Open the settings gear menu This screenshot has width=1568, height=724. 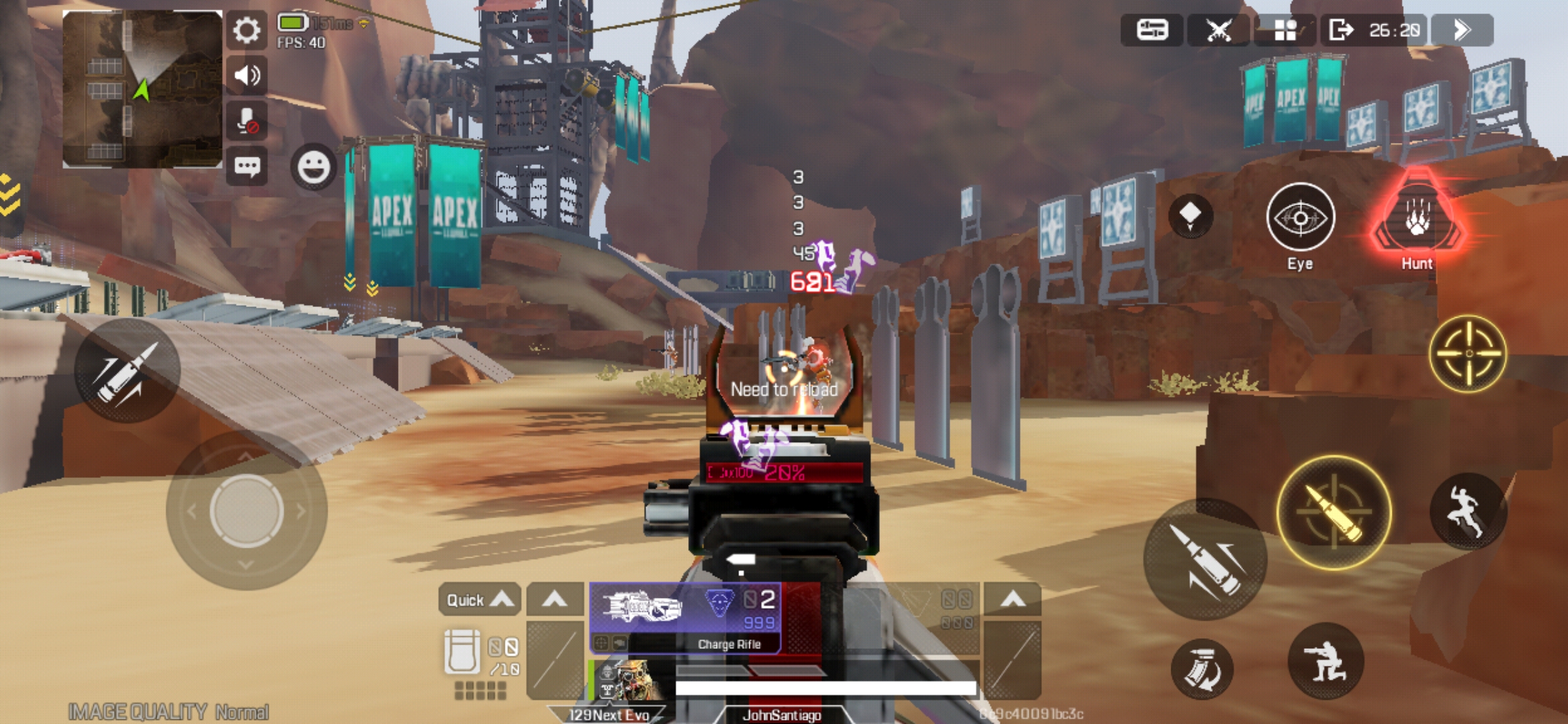[x=247, y=31]
